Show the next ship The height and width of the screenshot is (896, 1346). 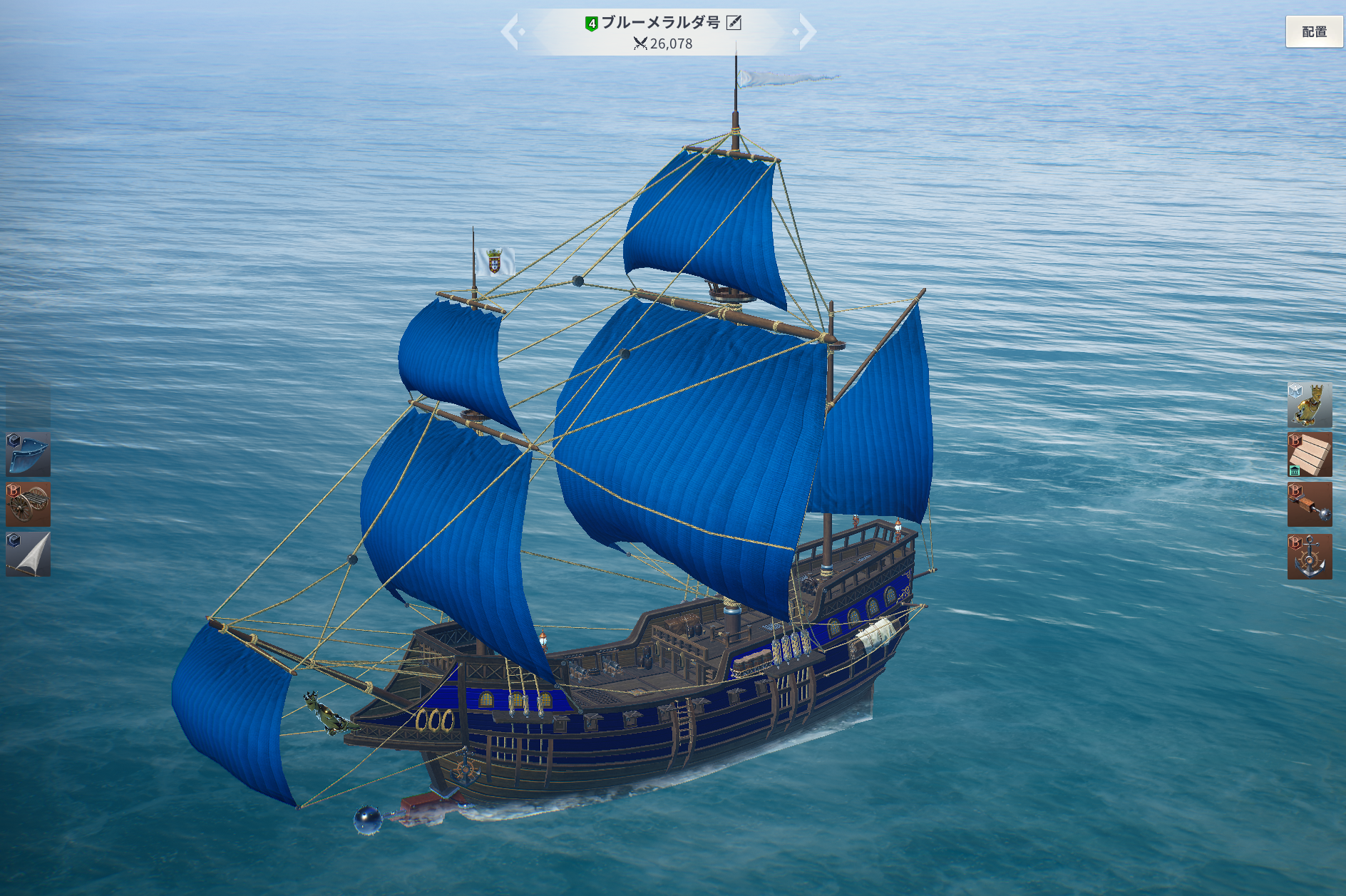click(x=806, y=32)
